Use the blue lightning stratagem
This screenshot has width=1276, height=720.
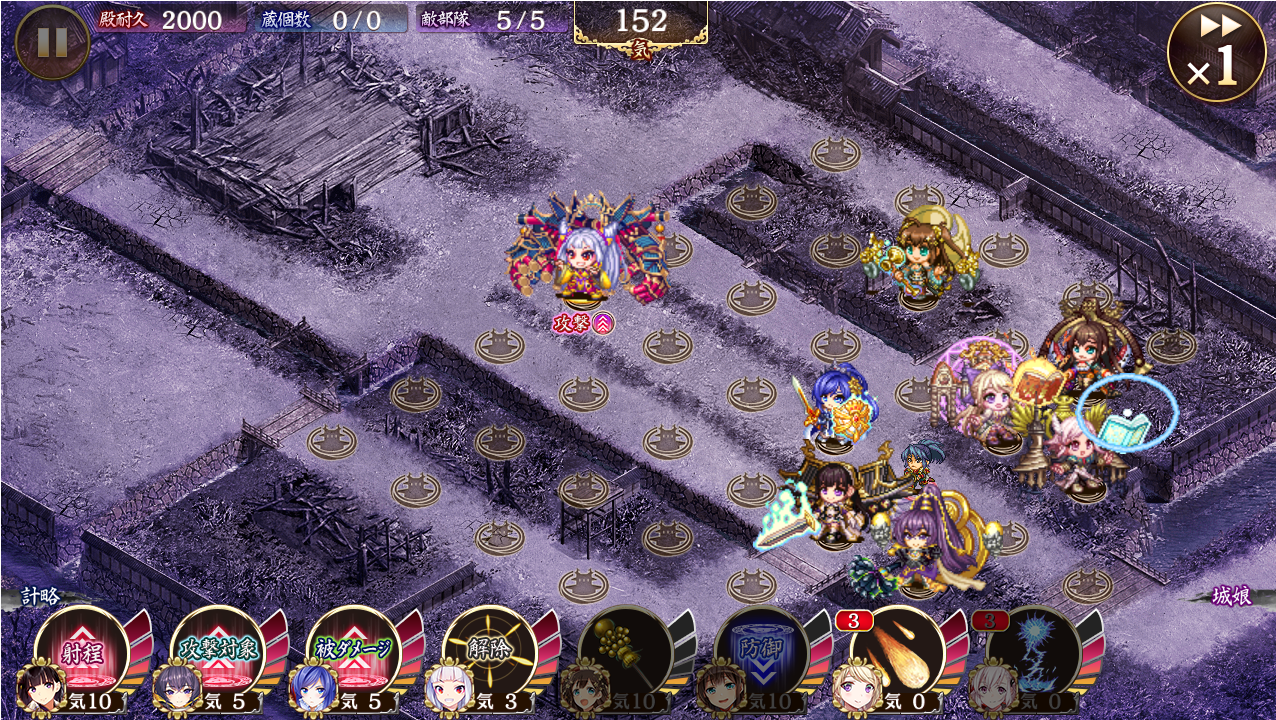pos(1034,652)
